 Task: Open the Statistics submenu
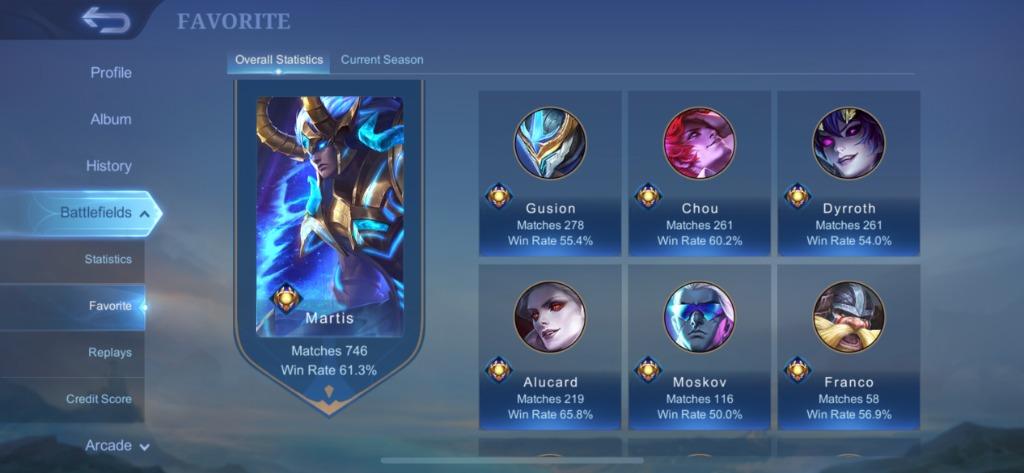point(107,259)
